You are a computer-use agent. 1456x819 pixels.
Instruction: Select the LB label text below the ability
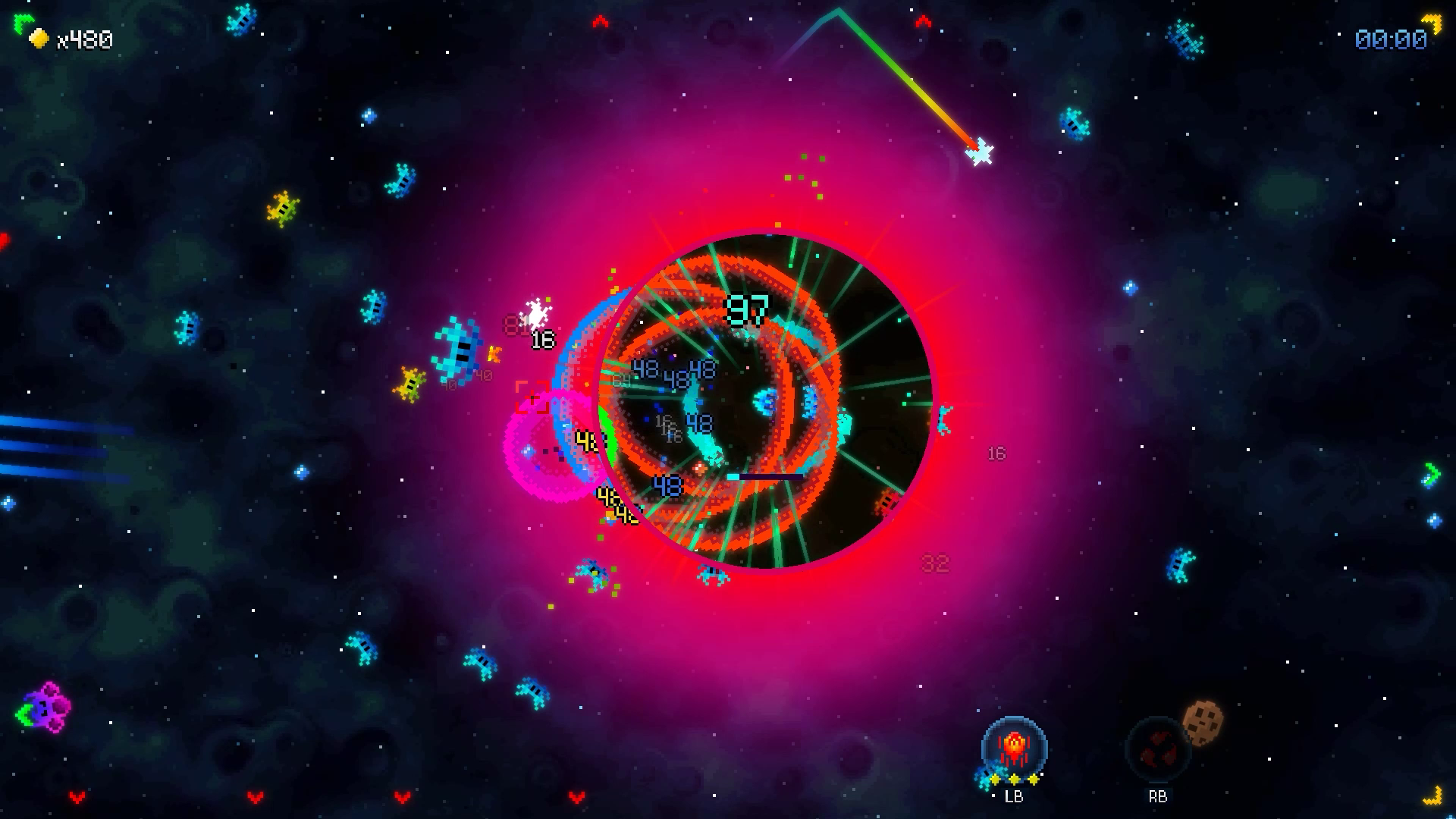1015,796
